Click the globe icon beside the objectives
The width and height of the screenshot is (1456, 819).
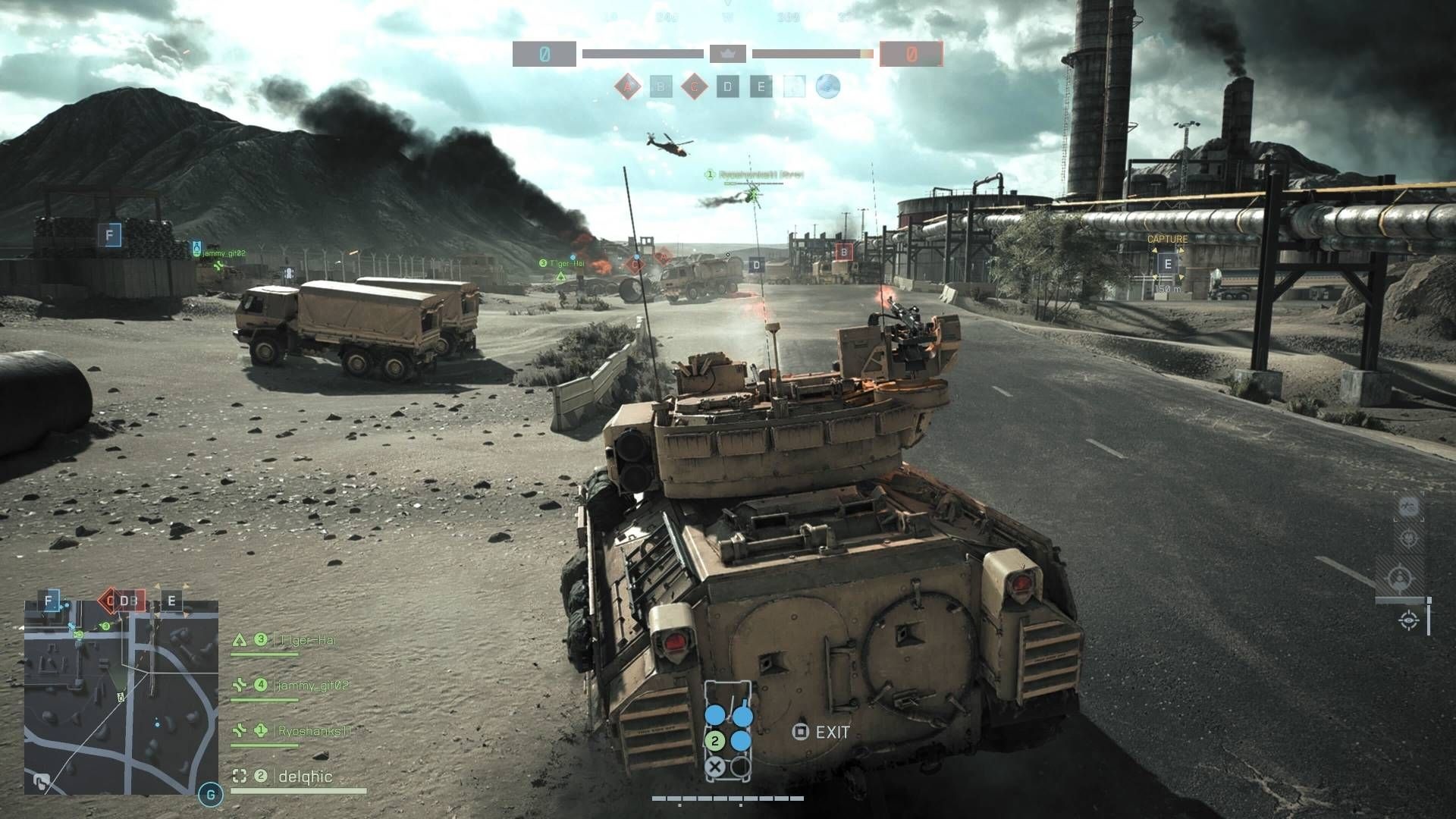[827, 86]
